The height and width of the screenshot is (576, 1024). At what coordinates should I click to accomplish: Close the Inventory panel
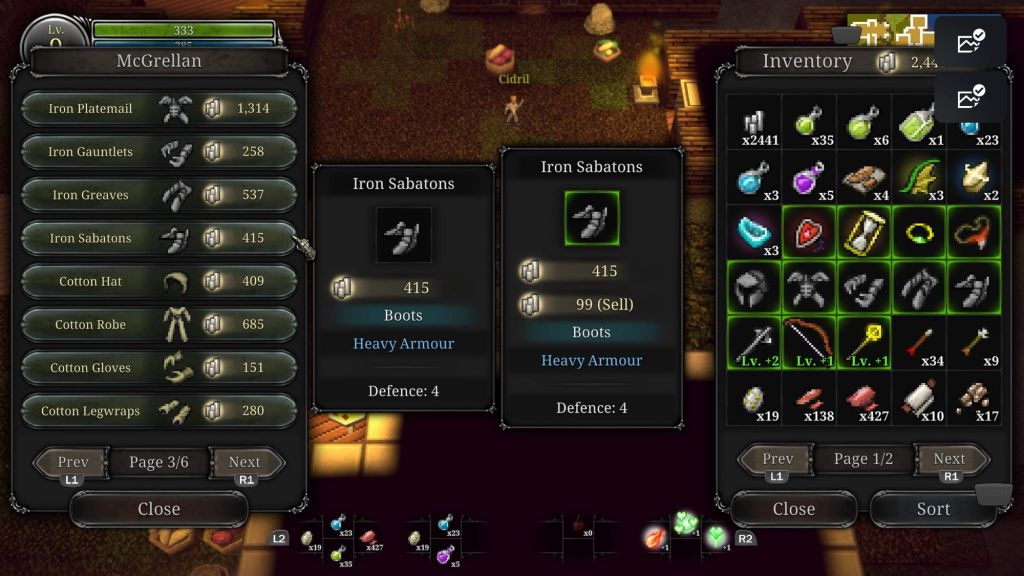[793, 509]
